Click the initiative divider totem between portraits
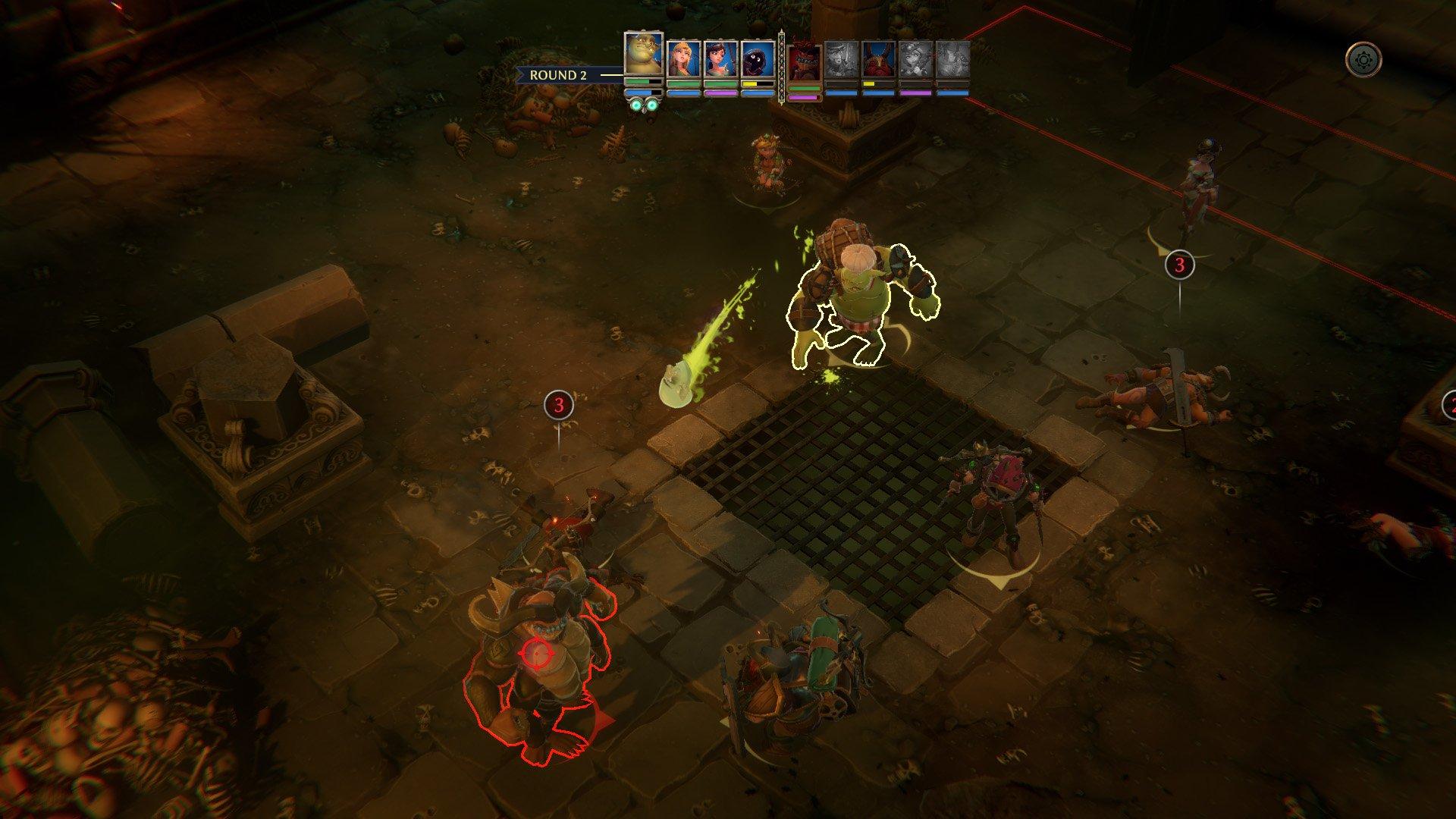The image size is (1456, 819). [x=781, y=68]
